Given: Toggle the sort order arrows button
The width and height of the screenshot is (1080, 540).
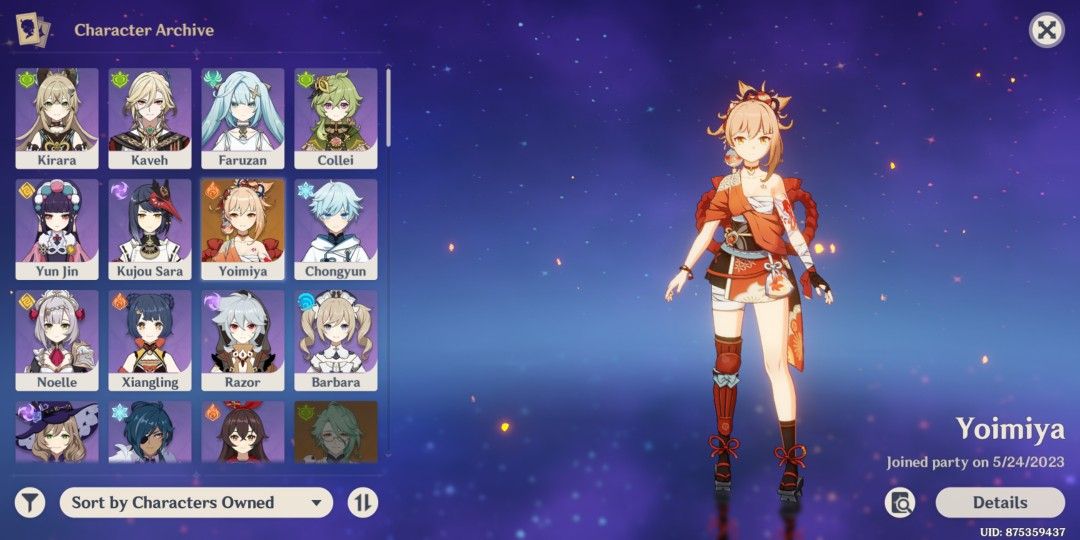Looking at the screenshot, I should pyautogui.click(x=363, y=502).
